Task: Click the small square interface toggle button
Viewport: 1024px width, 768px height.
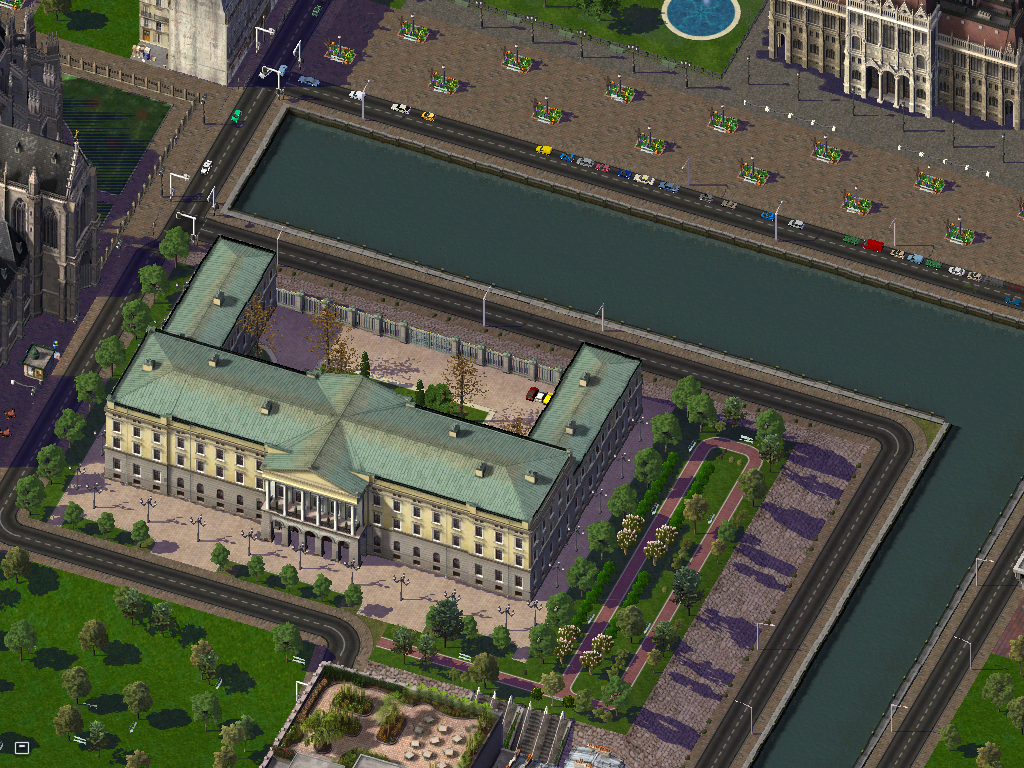Action: click(21, 746)
